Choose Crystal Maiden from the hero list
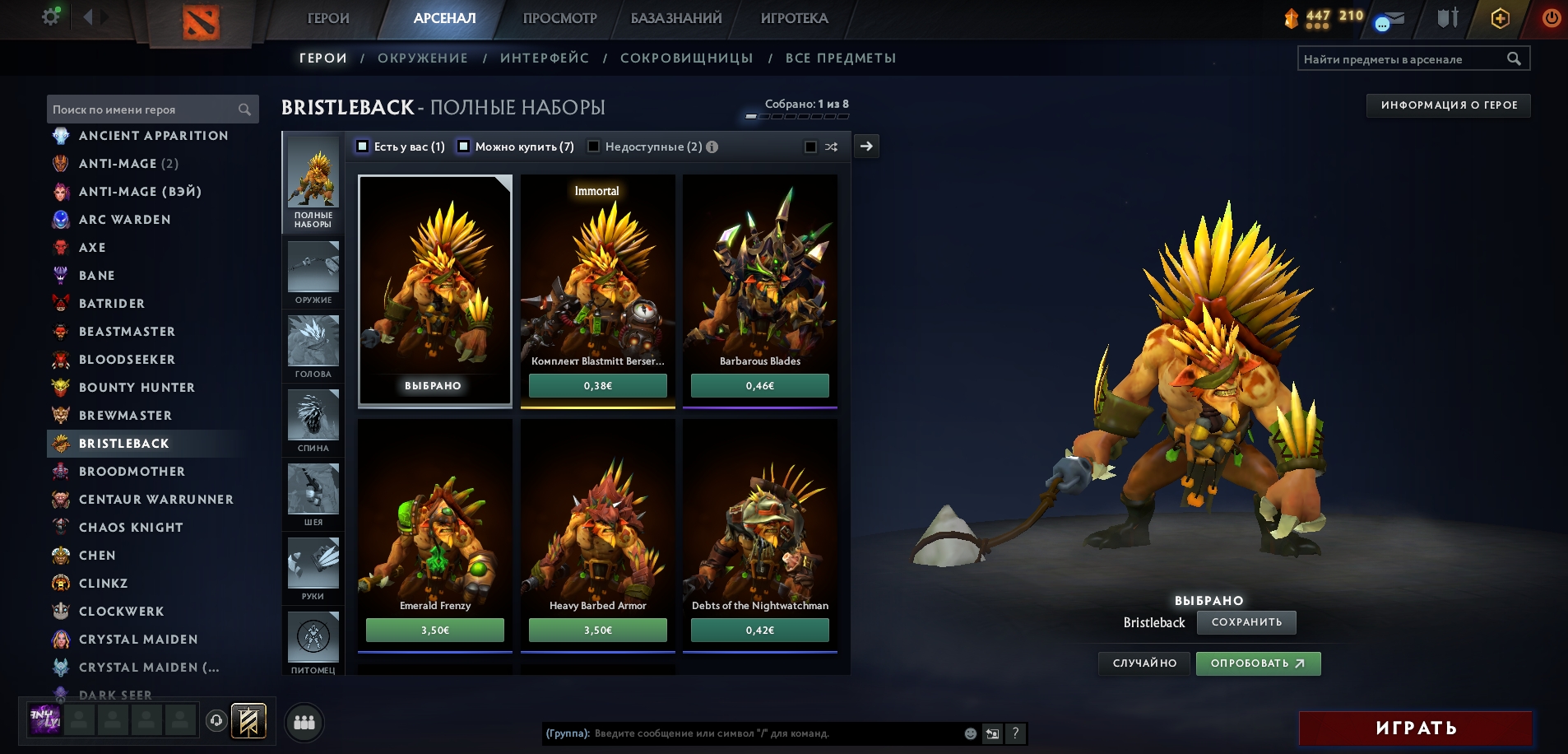 [138, 640]
